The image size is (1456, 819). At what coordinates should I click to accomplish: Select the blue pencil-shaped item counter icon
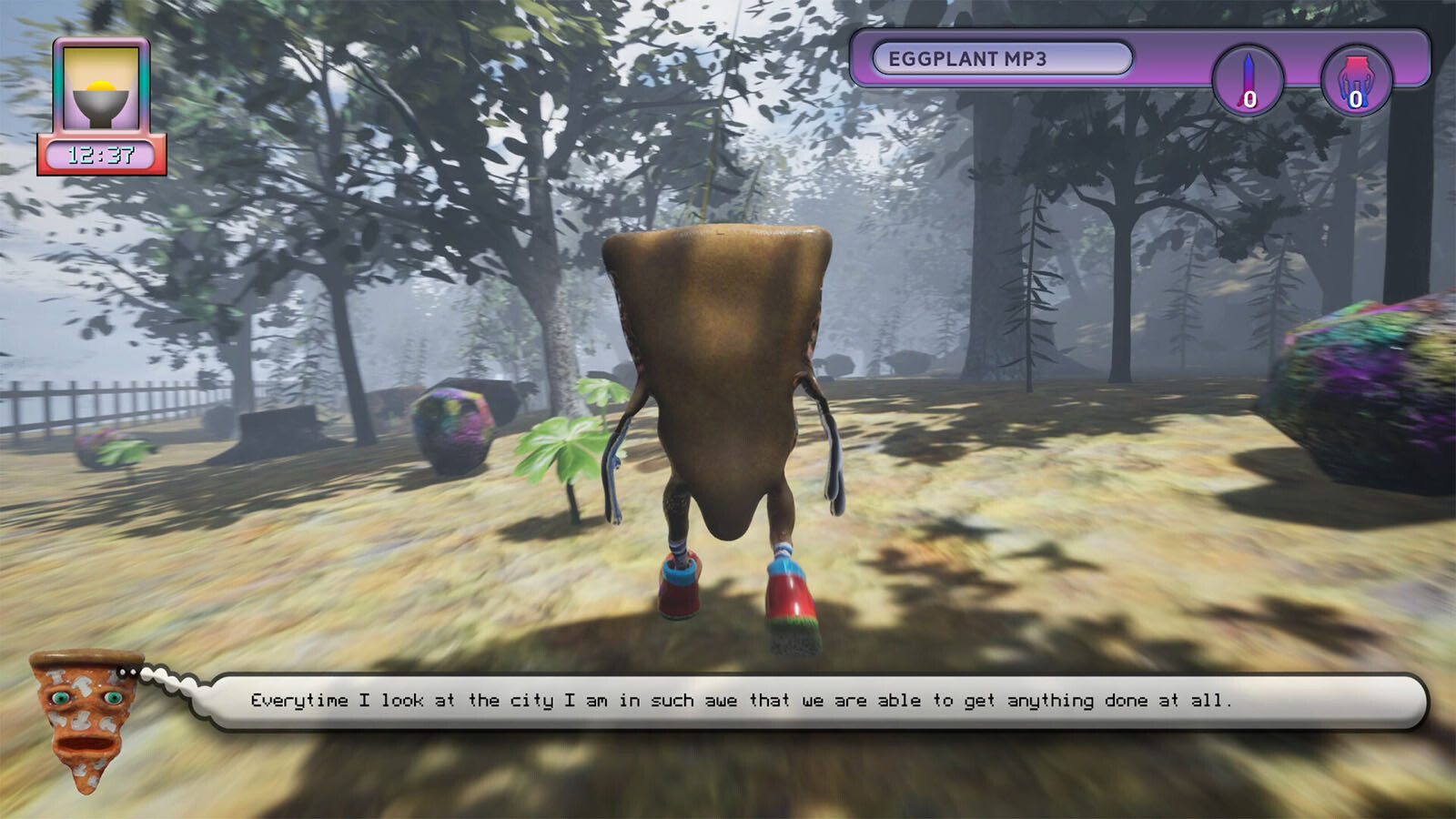point(1249,80)
